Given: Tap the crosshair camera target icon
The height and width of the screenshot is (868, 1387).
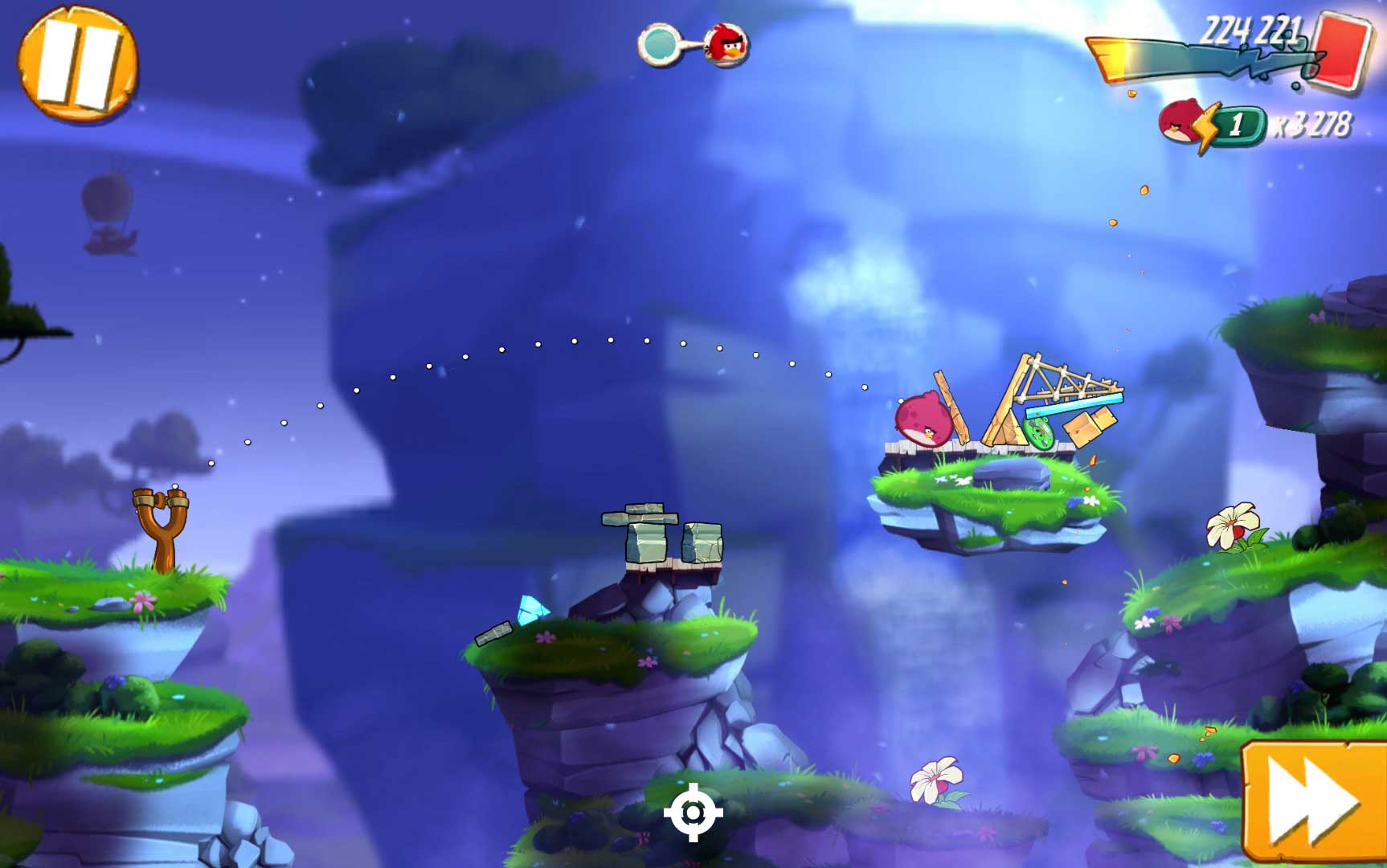Looking at the screenshot, I should [693, 813].
